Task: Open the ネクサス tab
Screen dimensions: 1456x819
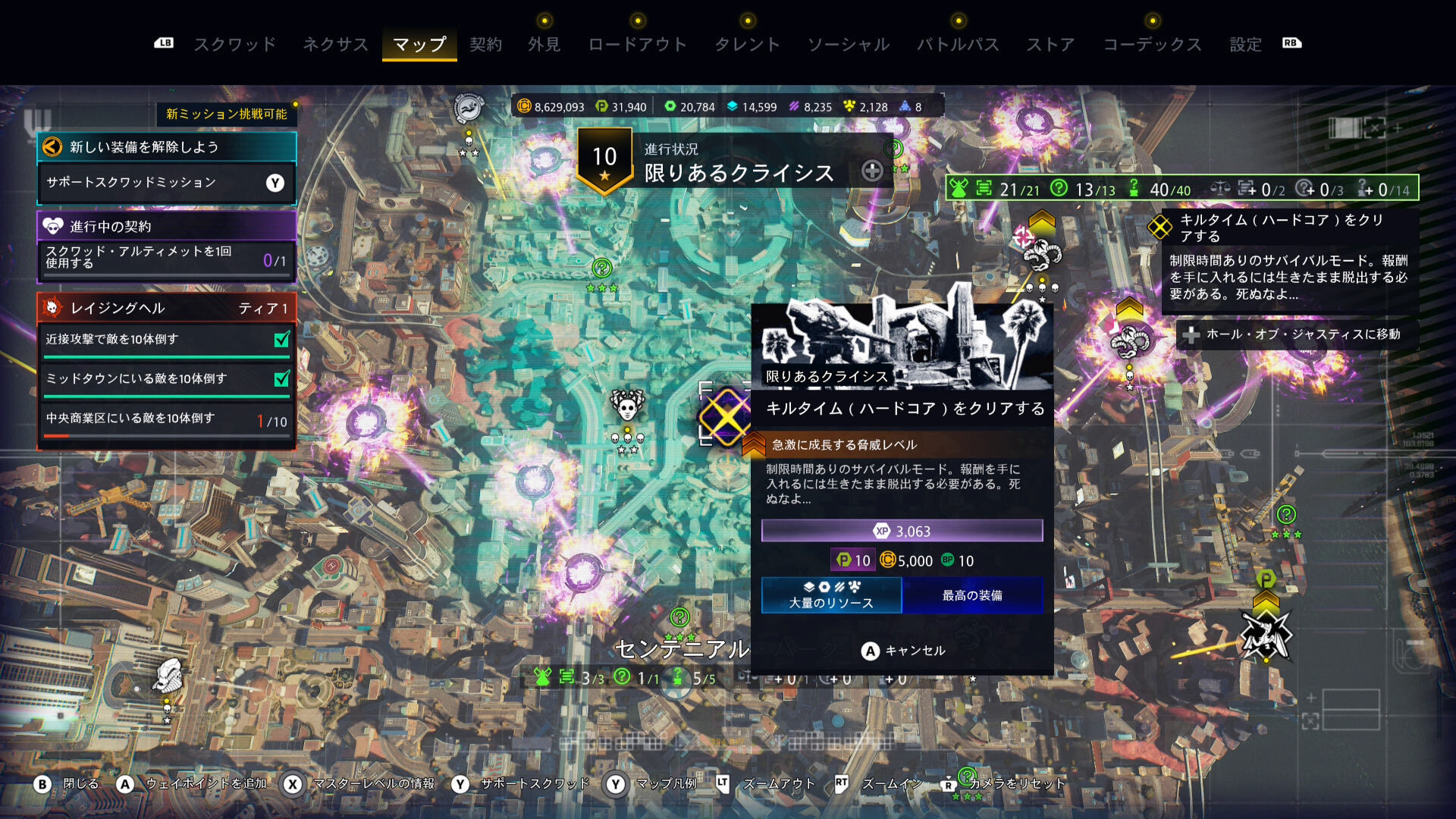Action: (x=335, y=45)
